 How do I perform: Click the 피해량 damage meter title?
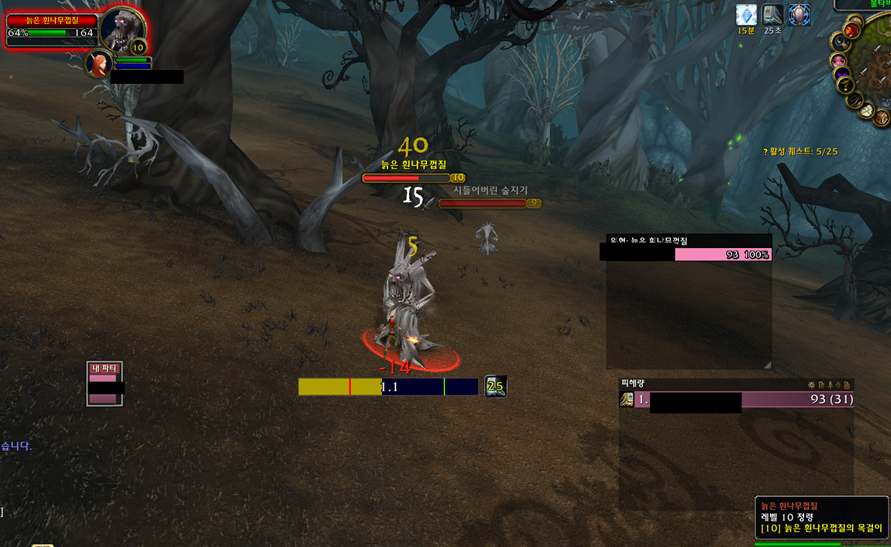pos(634,383)
